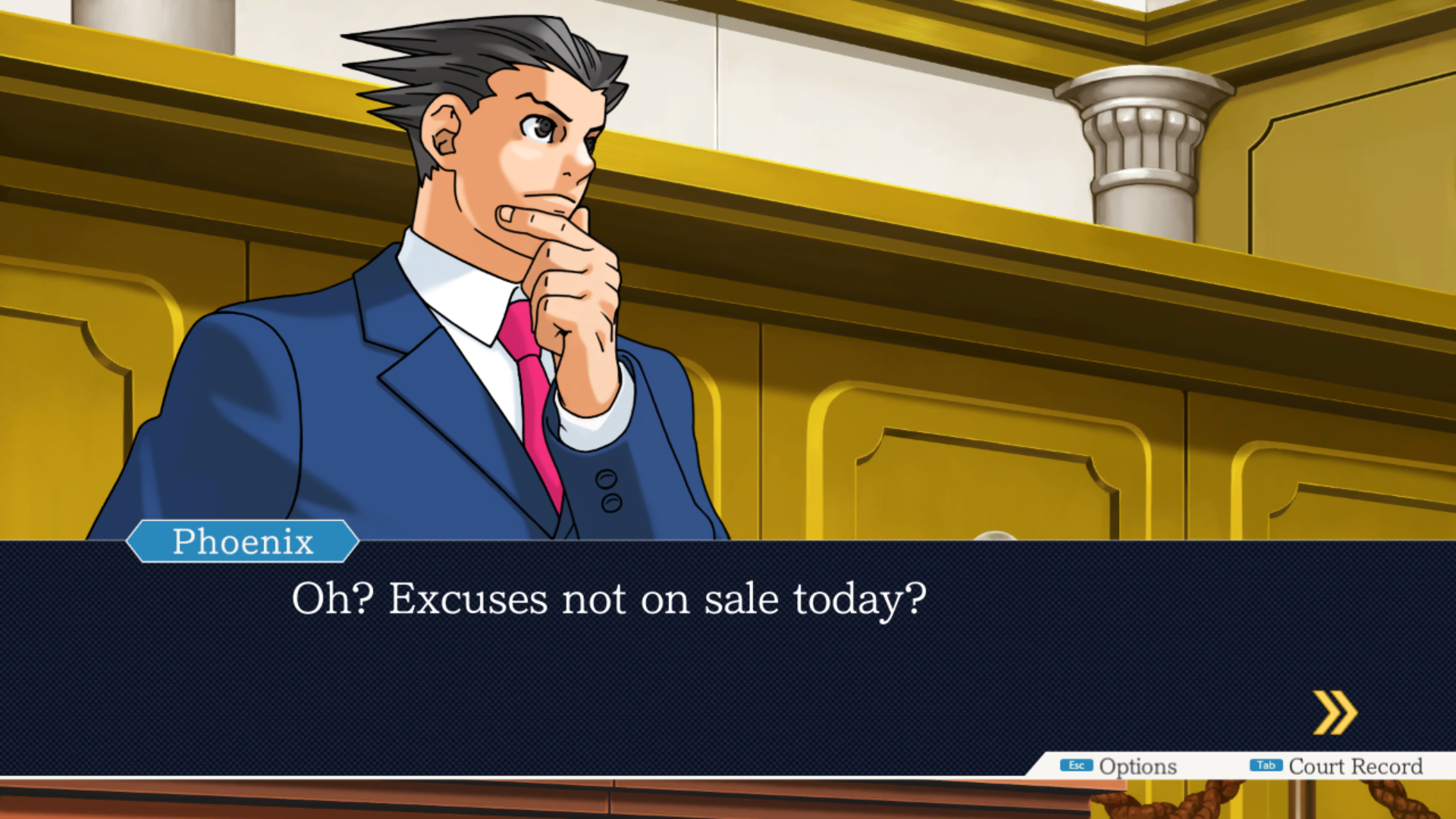This screenshot has height=819, width=1456.
Task: Advance dialogue with the yellow arrow
Action: (1335, 712)
